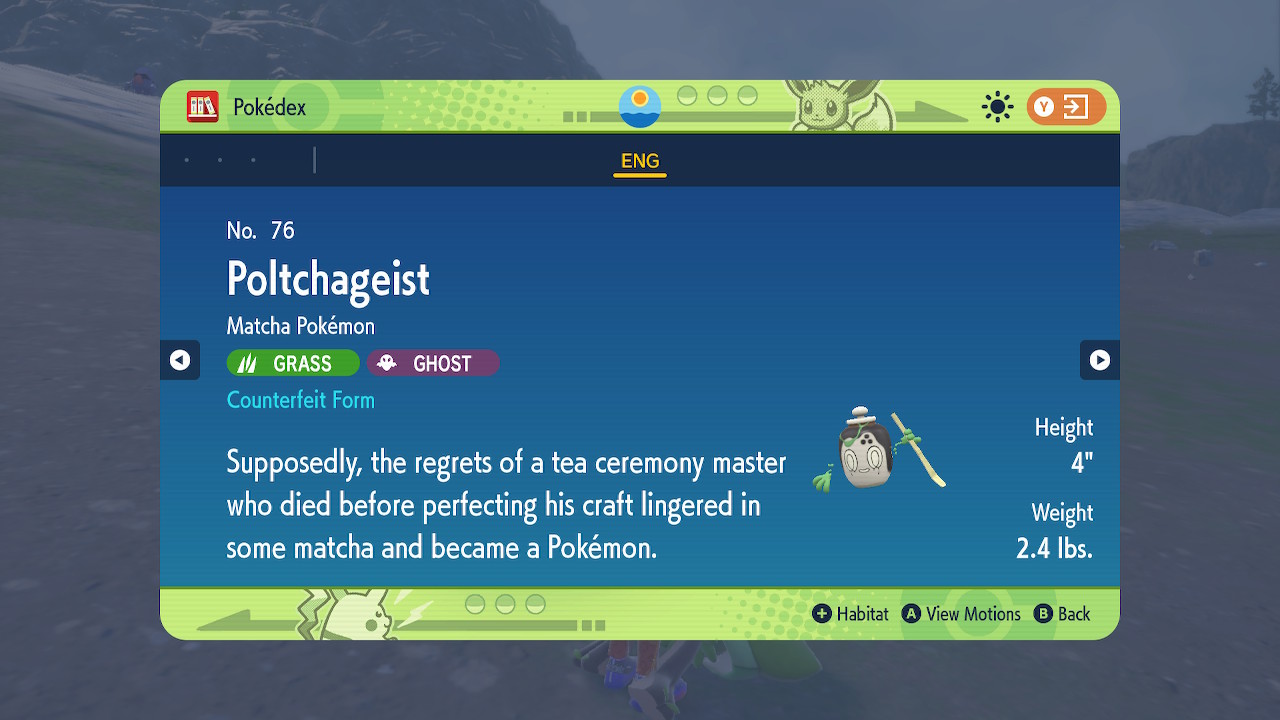Click the sun brightness icon near top right
The height and width of the screenshot is (720, 1280).
[997, 106]
